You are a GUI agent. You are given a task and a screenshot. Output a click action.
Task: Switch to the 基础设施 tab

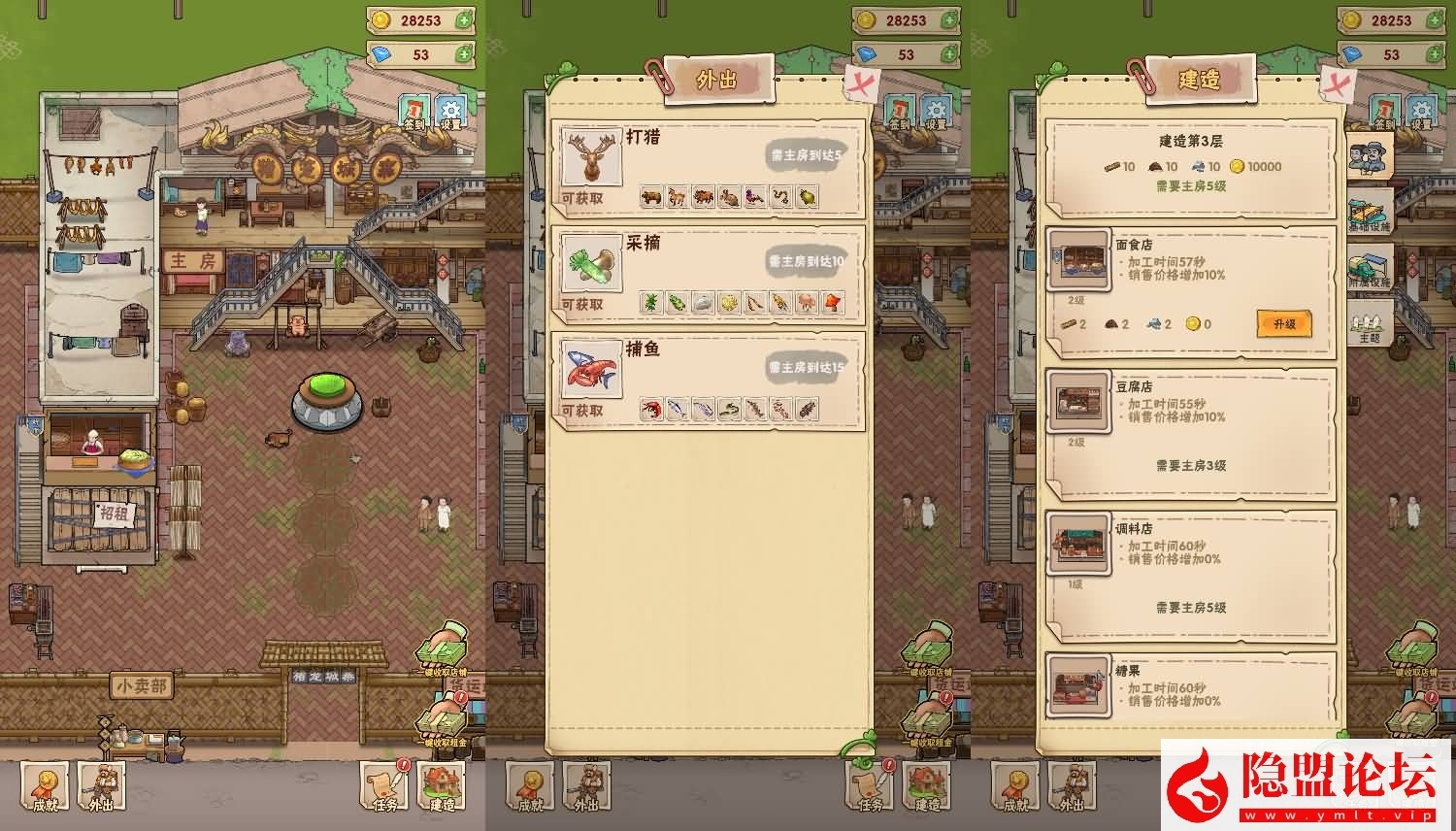pos(1371,211)
